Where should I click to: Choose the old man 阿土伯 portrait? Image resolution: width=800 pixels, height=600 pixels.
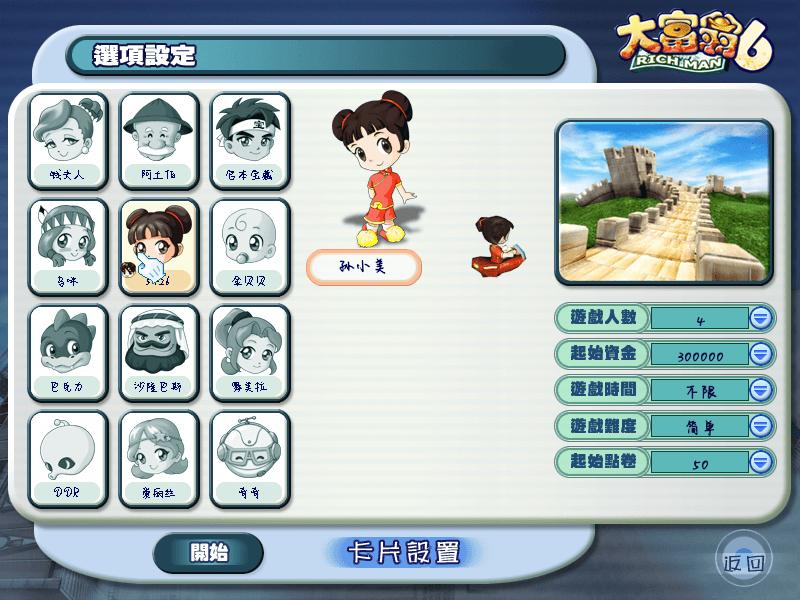point(159,140)
